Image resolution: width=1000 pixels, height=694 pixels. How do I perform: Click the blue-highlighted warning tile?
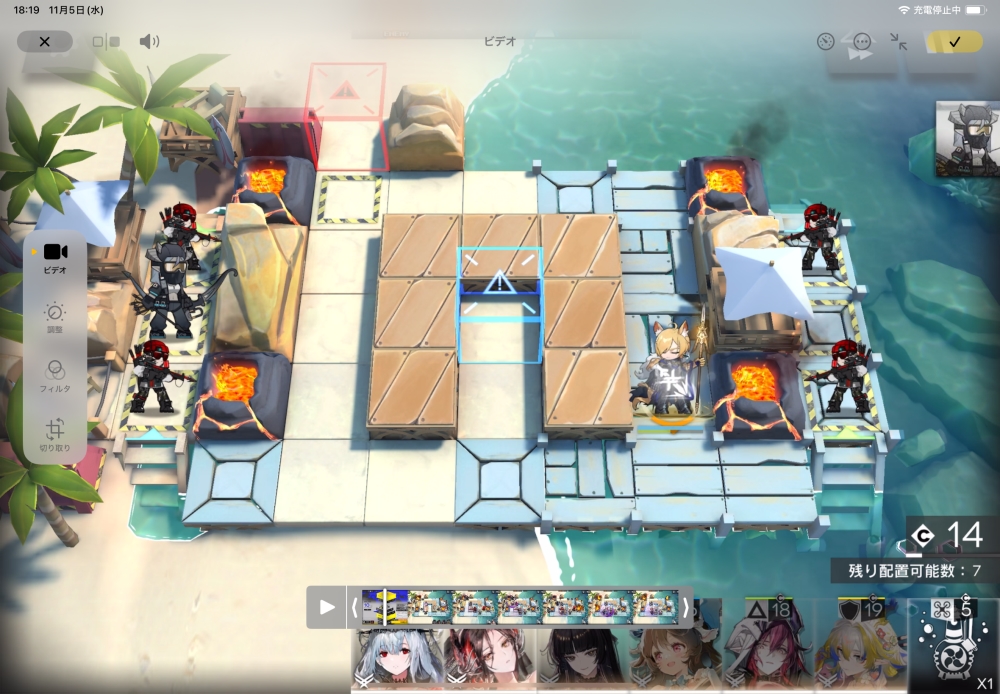[x=499, y=285]
